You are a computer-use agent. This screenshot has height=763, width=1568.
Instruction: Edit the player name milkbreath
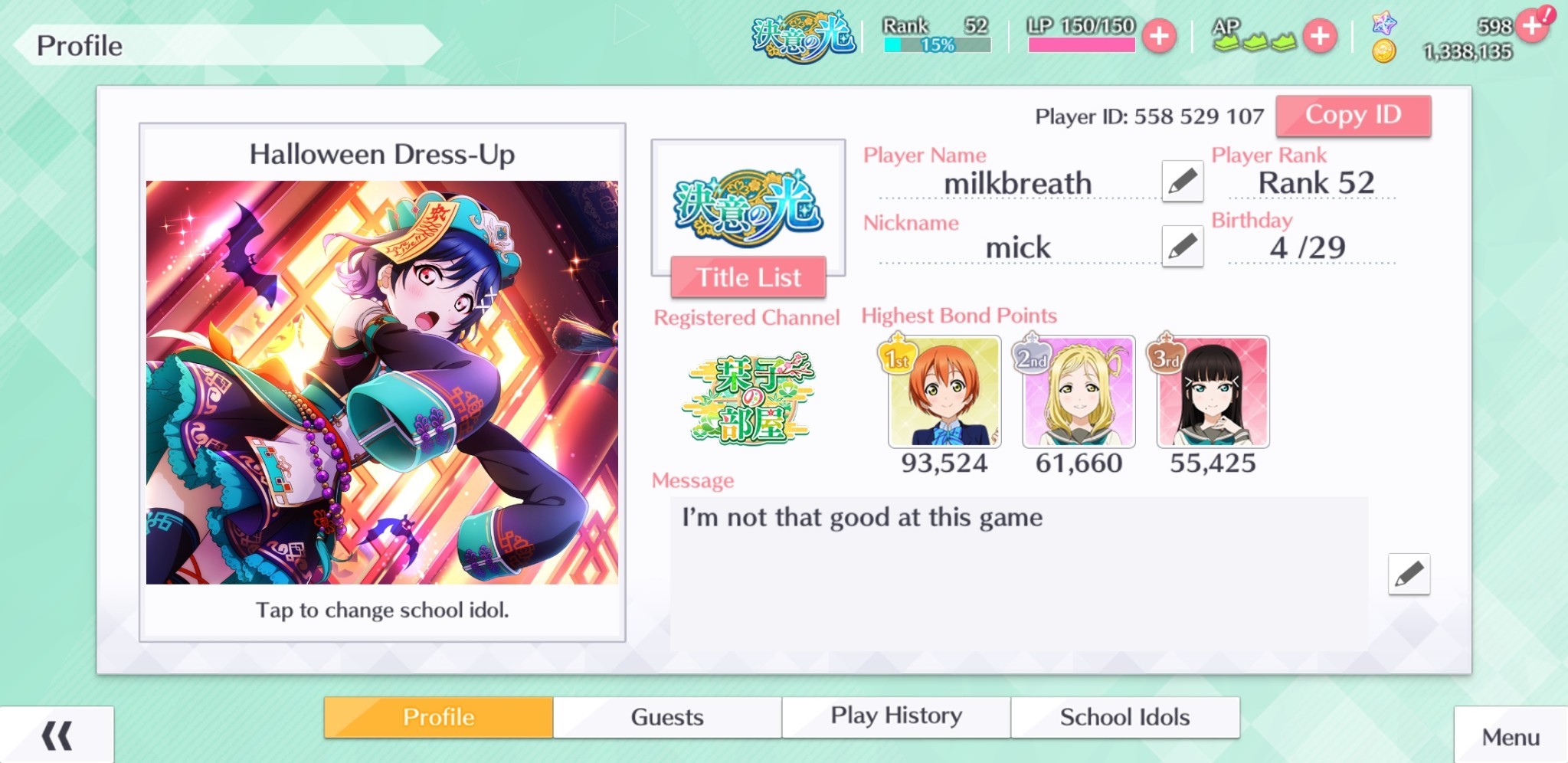(x=1182, y=182)
